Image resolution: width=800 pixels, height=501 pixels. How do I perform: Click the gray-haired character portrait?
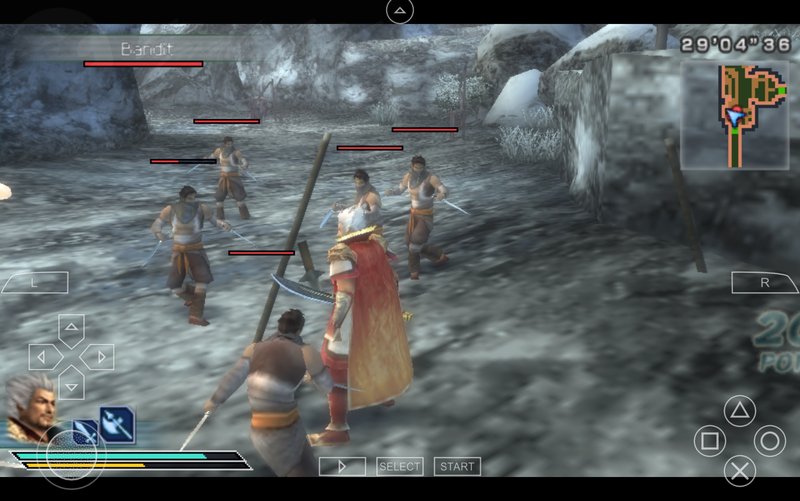(30, 407)
